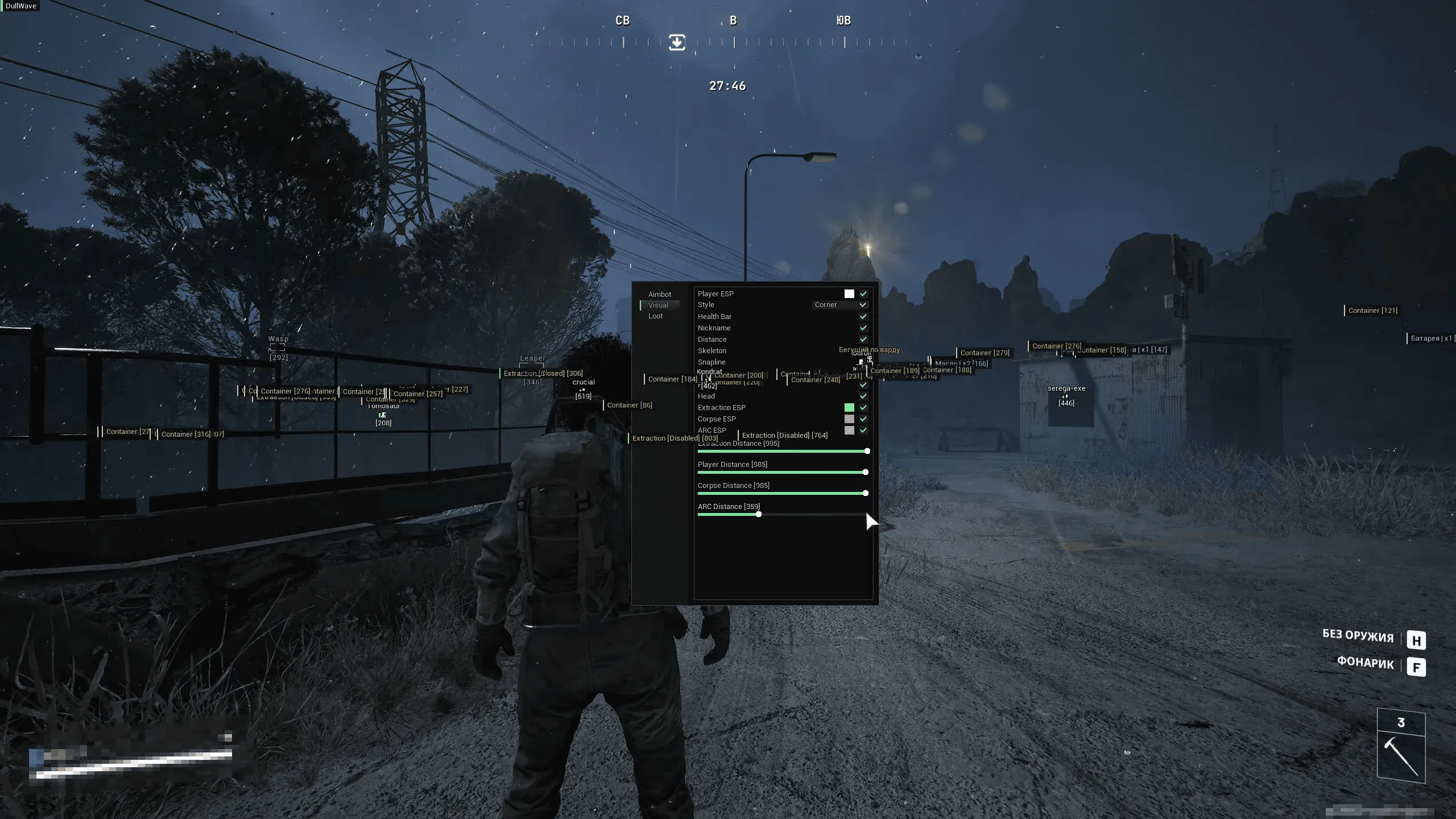Toggle the Snapline option
This screenshot has height=819, width=1456.
tap(863, 362)
